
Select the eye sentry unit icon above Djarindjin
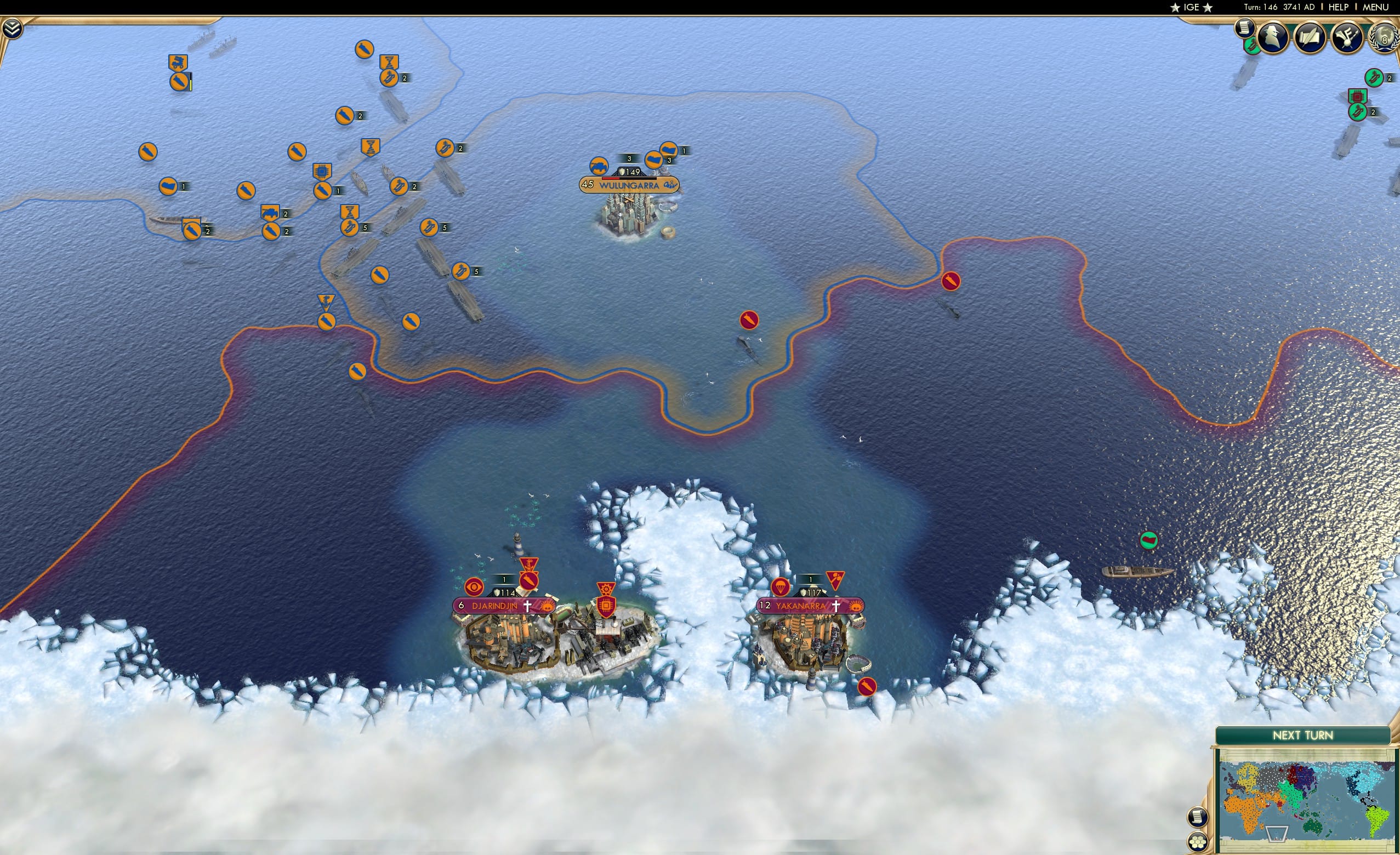474,588
